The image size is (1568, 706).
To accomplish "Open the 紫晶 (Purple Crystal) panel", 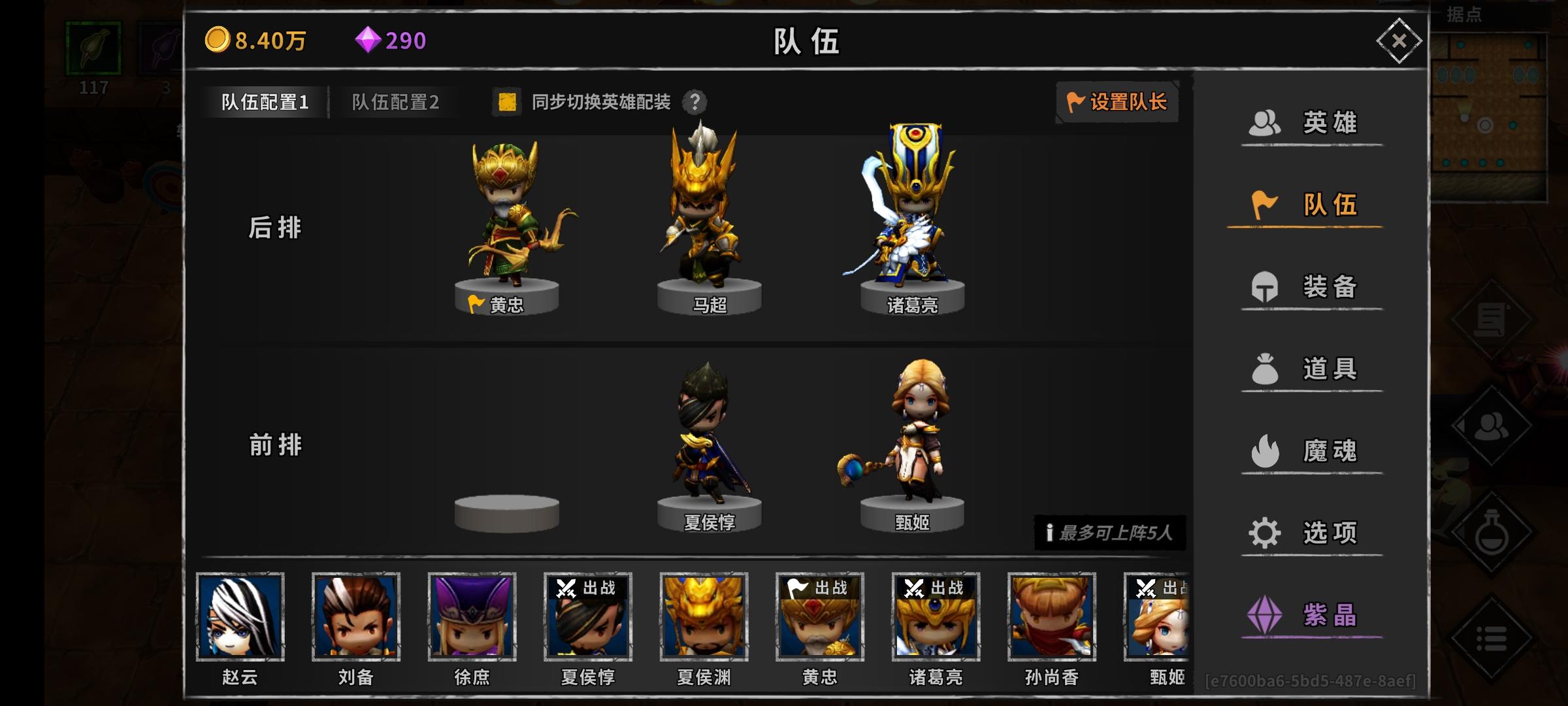I will pos(1310,614).
